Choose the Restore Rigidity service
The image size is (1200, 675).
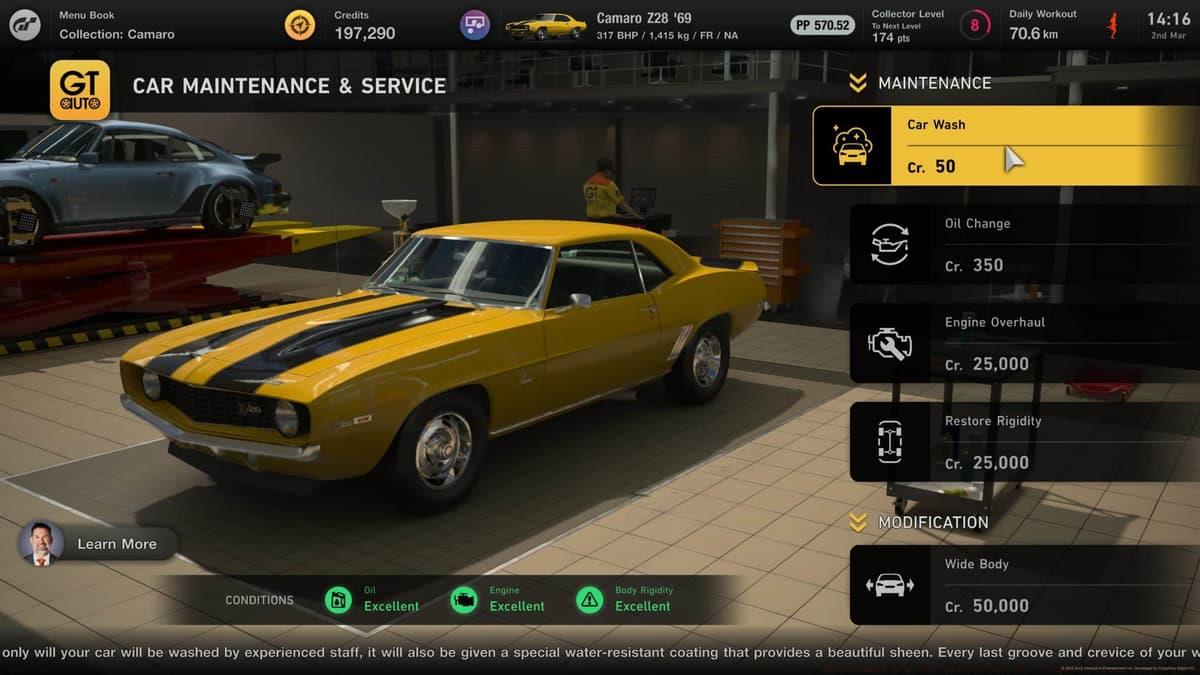(1024, 442)
